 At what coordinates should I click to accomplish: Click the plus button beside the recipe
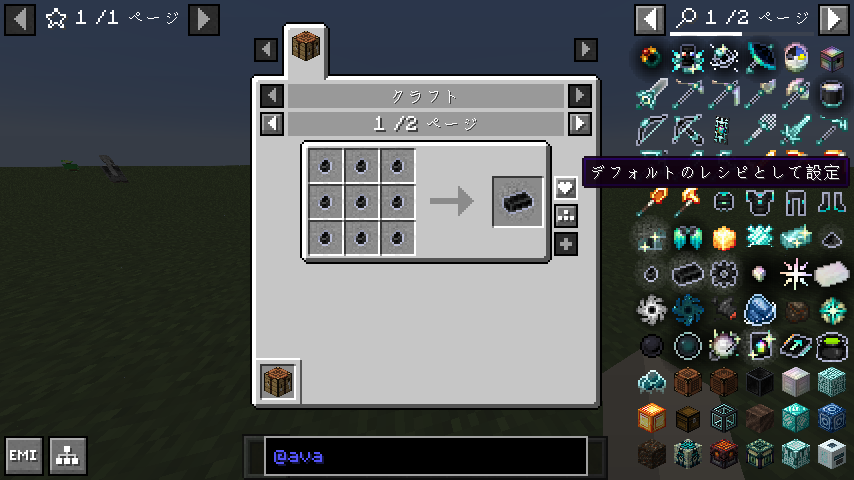[566, 243]
